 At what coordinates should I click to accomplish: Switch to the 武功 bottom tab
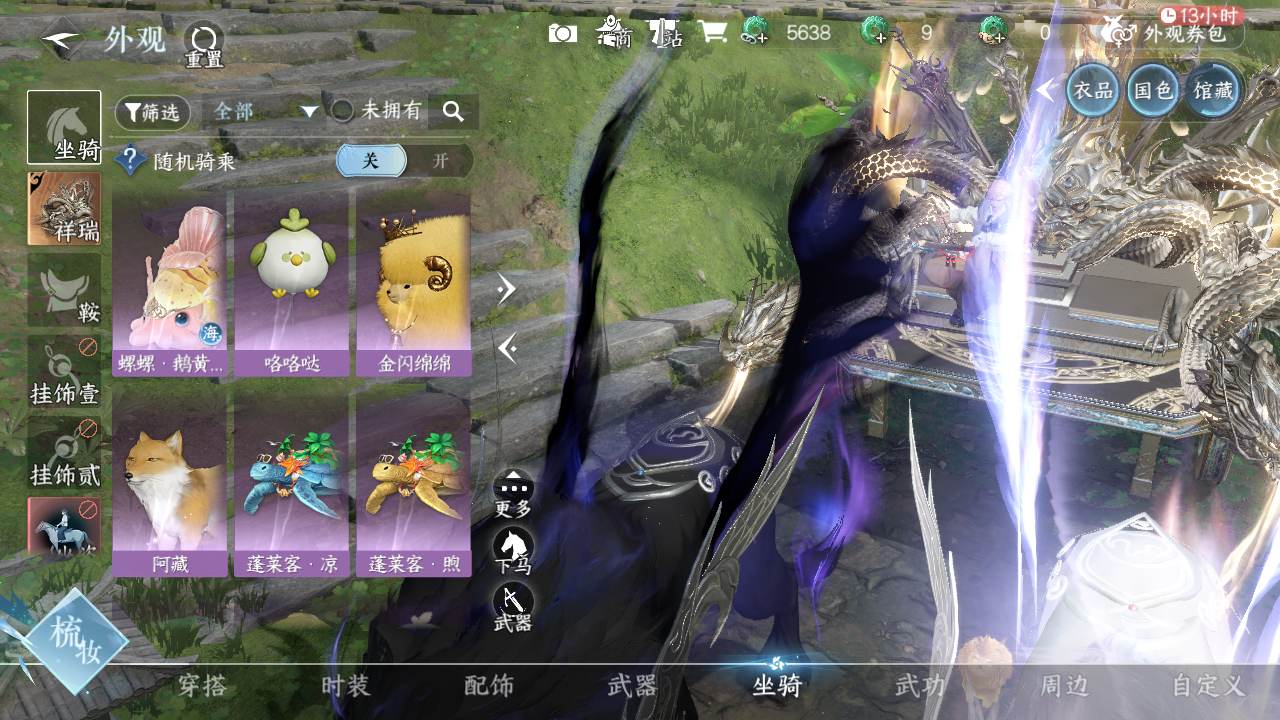[919, 686]
